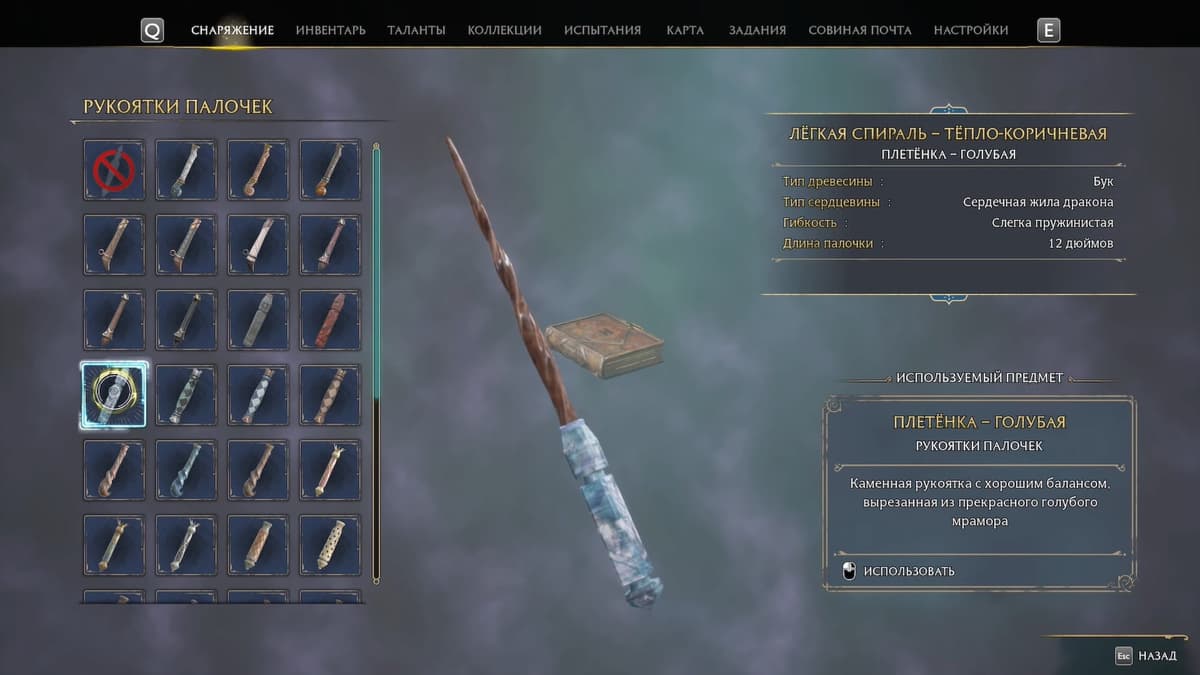Choose the crossed-out no-handle slot
Image resolution: width=1200 pixels, height=675 pixels.
pos(114,170)
